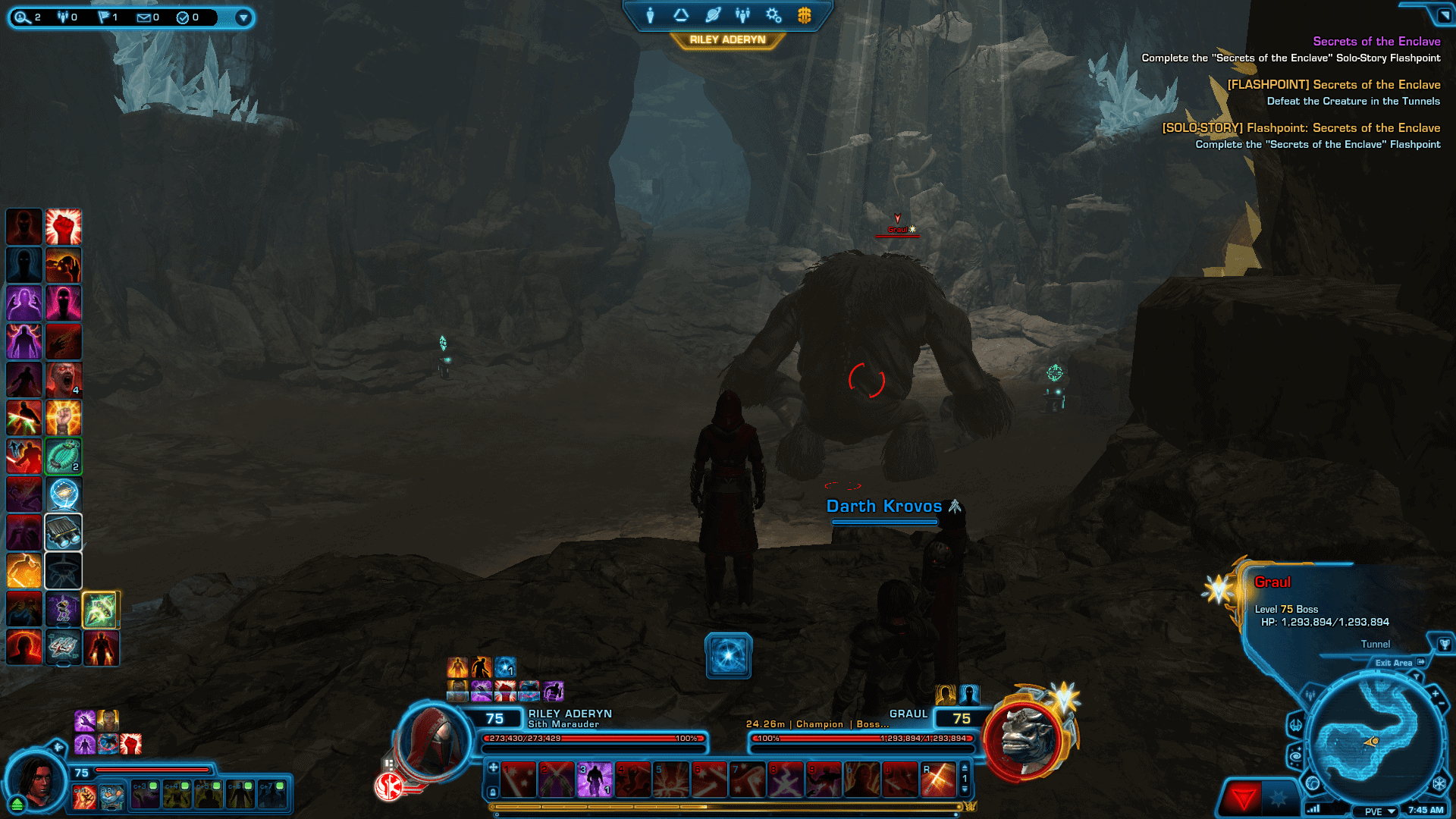
Task: Open the Preferences gear icon
Action: 773,15
